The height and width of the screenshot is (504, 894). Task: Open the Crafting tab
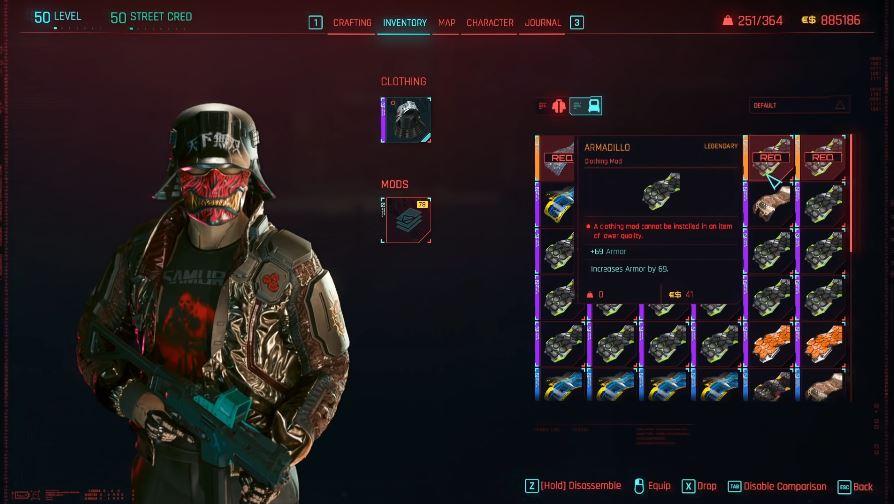tap(352, 22)
